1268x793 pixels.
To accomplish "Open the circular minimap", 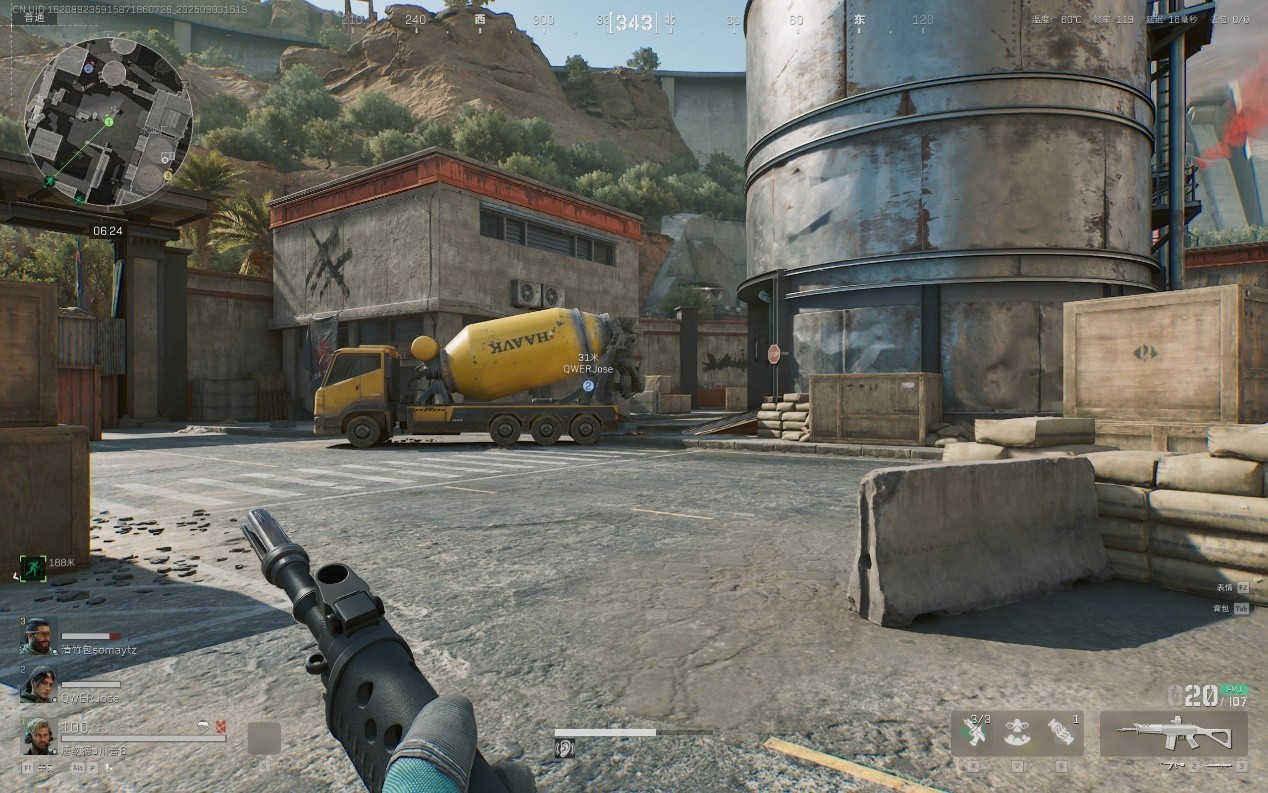I will pos(107,122).
